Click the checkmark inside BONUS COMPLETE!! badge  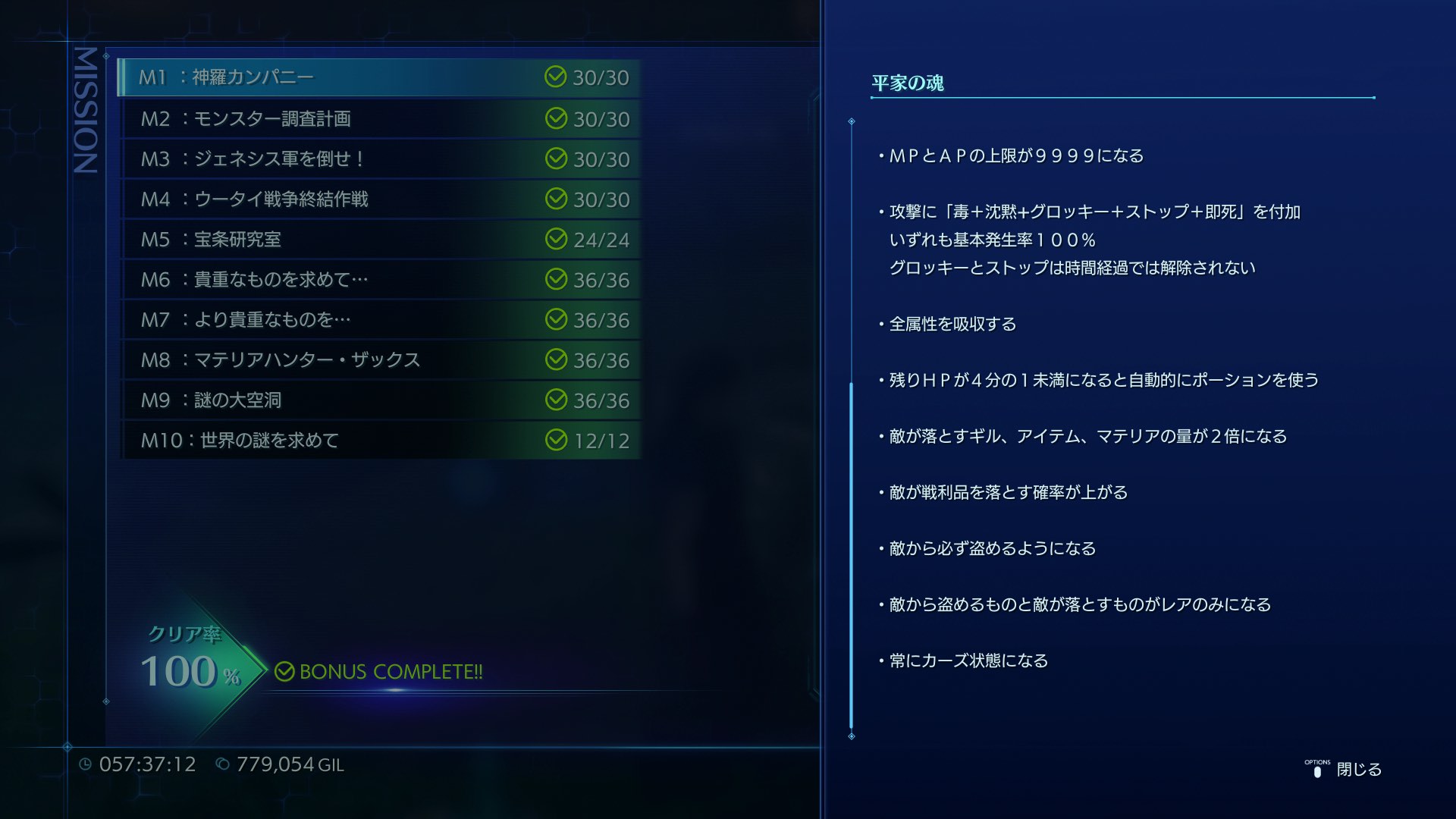284,671
